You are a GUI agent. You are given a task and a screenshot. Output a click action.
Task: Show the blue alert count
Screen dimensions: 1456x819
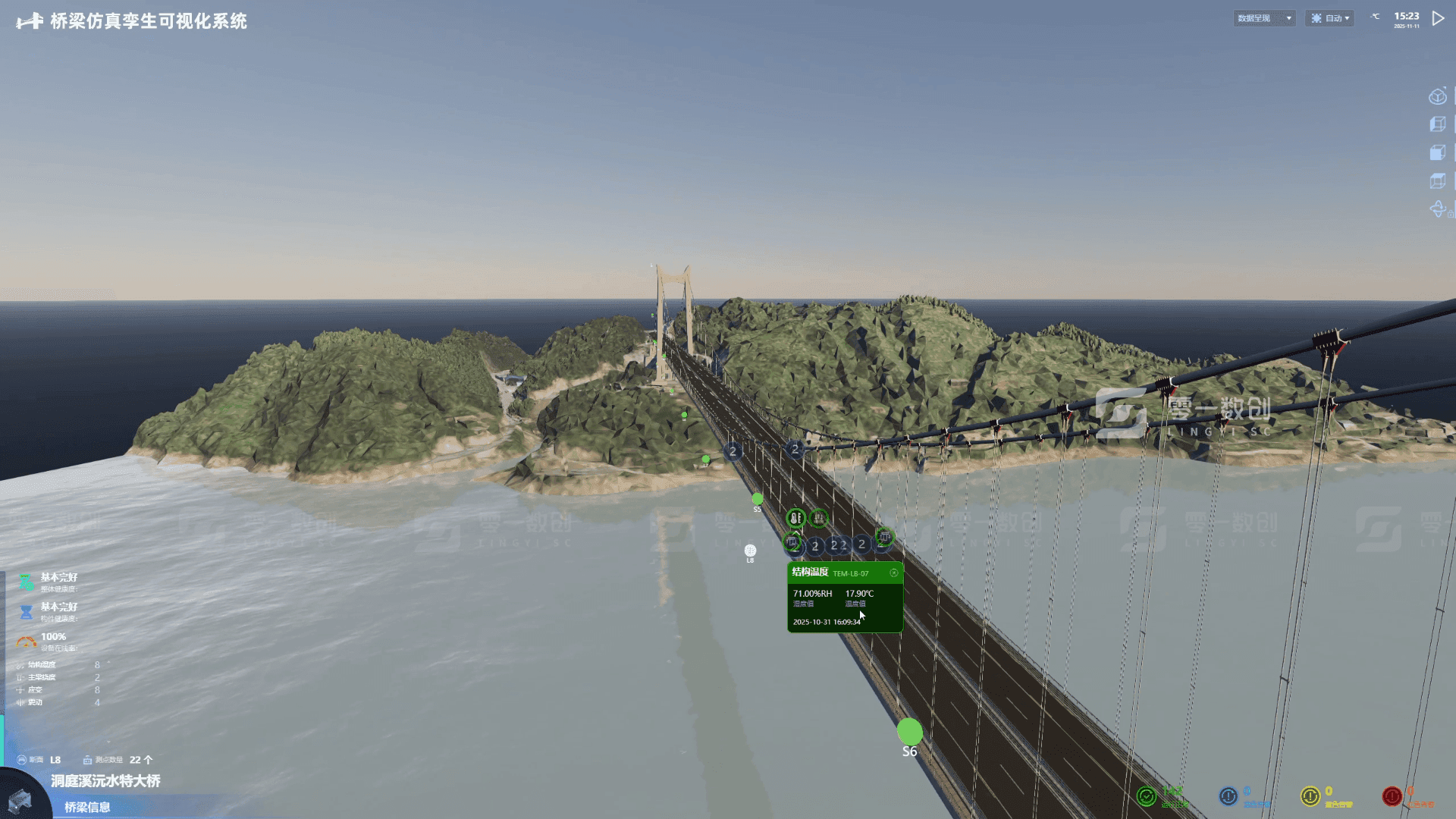point(1228,796)
